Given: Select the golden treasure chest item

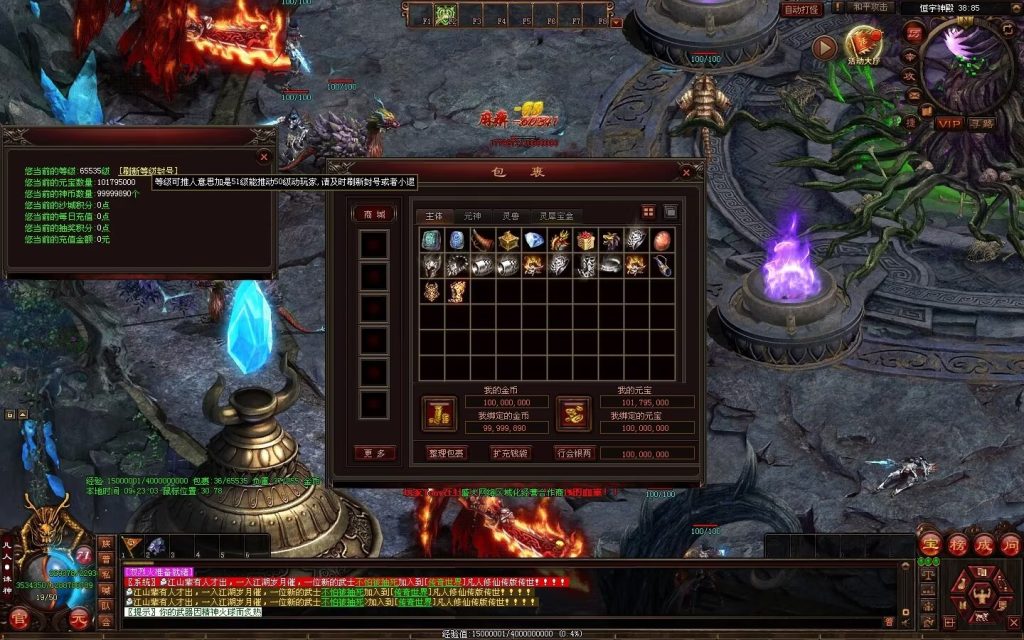Looking at the screenshot, I should 508,240.
